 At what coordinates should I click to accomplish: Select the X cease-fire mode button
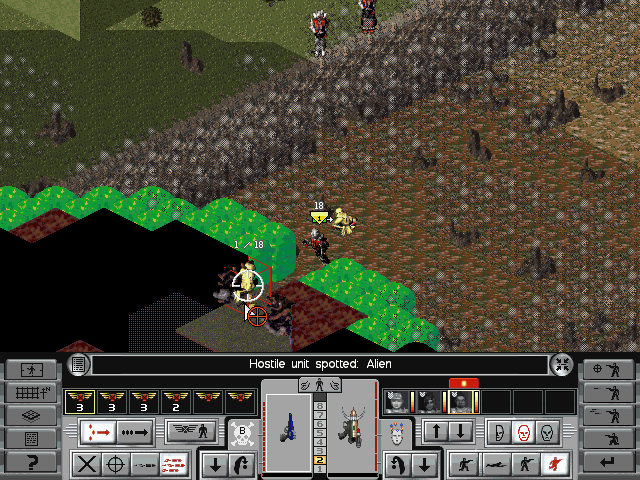coord(86,464)
